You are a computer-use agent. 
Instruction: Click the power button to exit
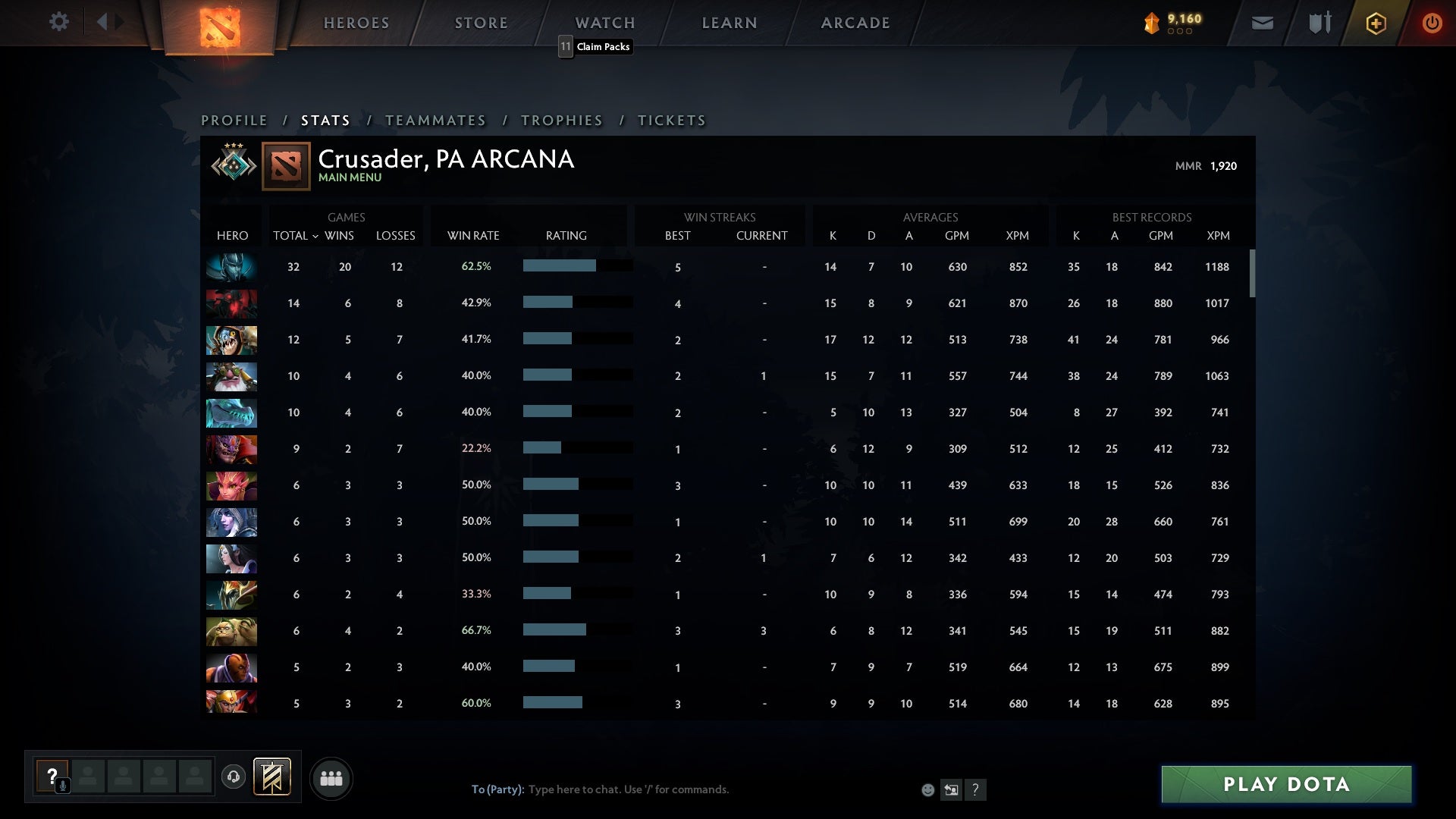pyautogui.click(x=1432, y=22)
